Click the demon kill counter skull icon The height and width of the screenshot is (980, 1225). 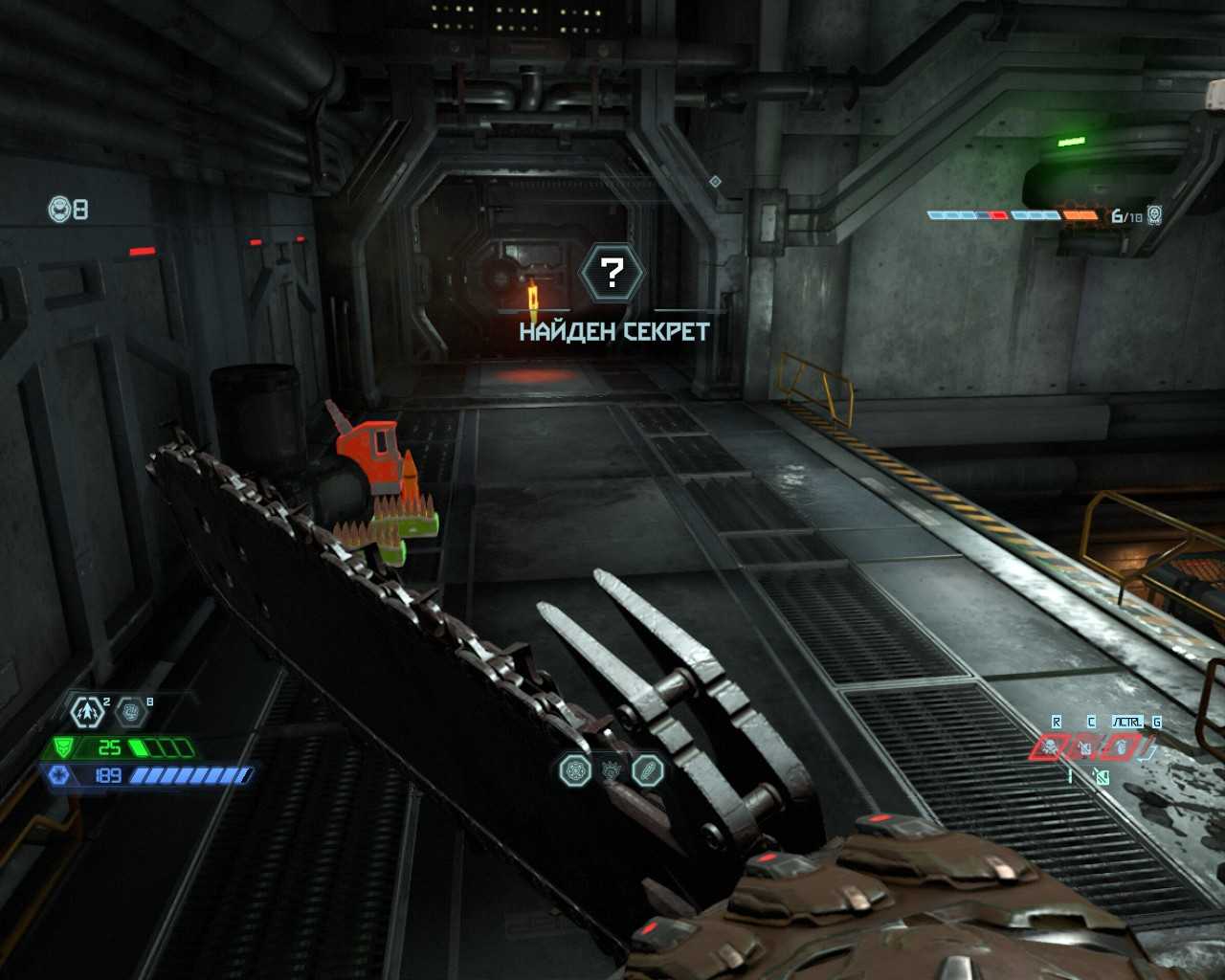click(1153, 215)
